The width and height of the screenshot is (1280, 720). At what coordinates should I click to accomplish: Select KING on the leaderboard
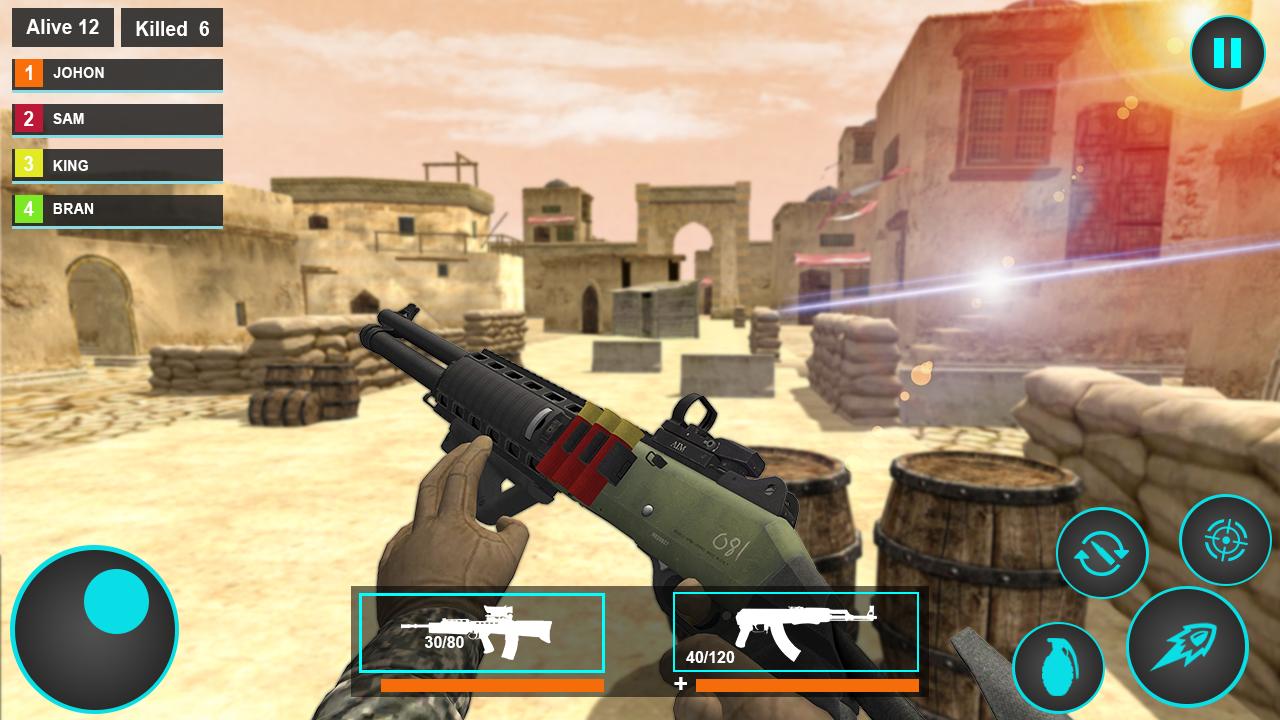tap(117, 165)
